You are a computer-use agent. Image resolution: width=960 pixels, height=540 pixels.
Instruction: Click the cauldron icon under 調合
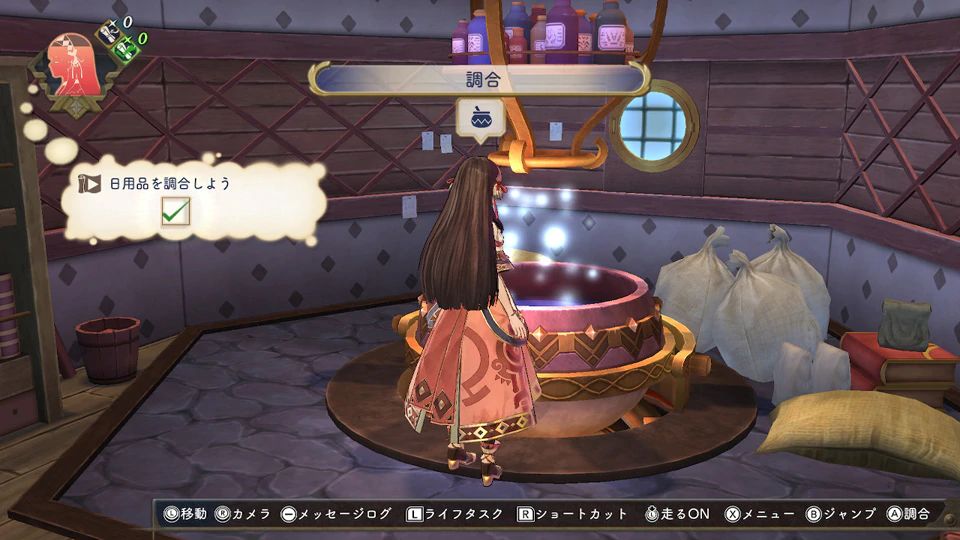(x=481, y=118)
